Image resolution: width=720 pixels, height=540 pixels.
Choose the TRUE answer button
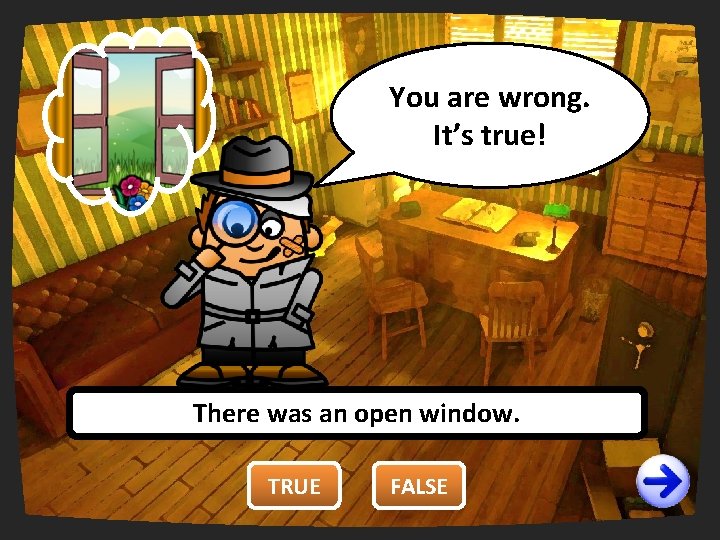click(x=294, y=486)
